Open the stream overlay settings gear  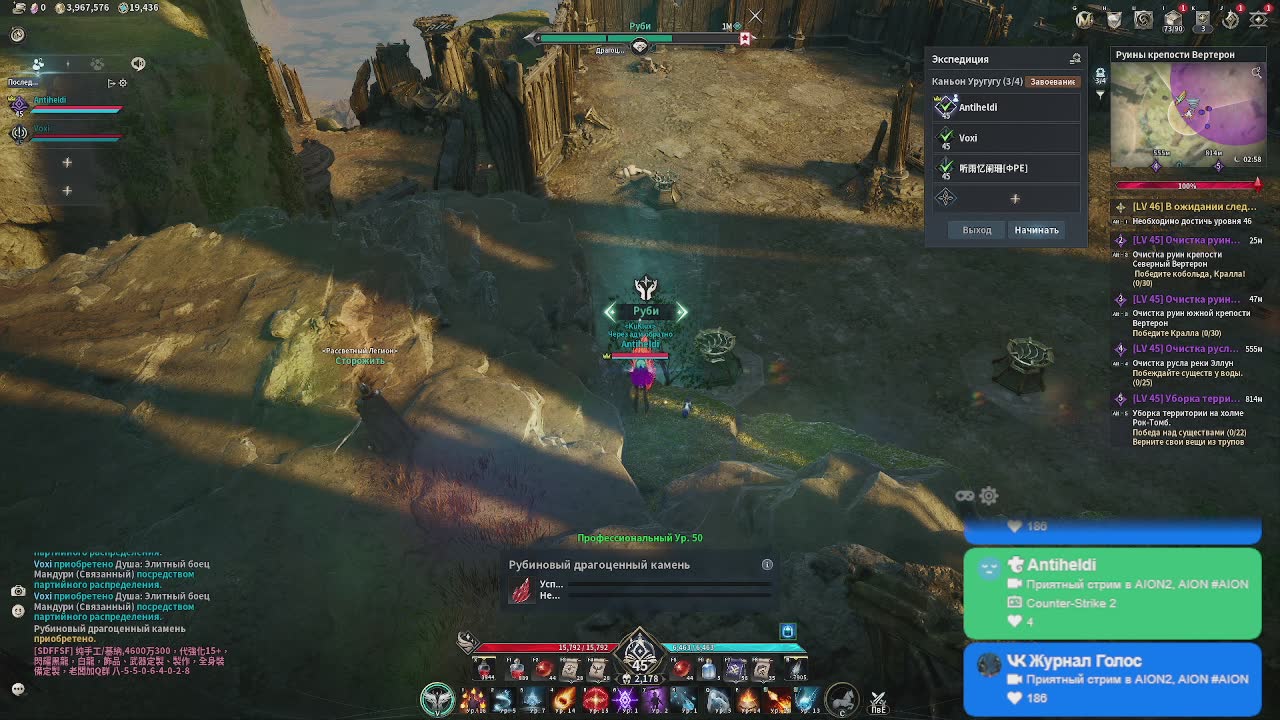click(x=989, y=496)
